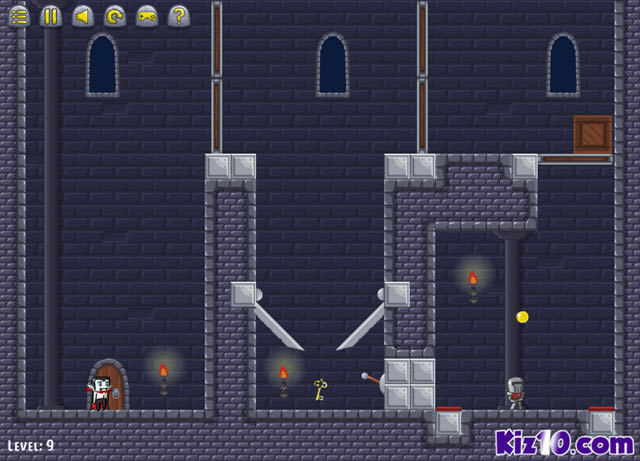The height and width of the screenshot is (461, 640).
Task: Open the level list menu
Action: coord(19,15)
